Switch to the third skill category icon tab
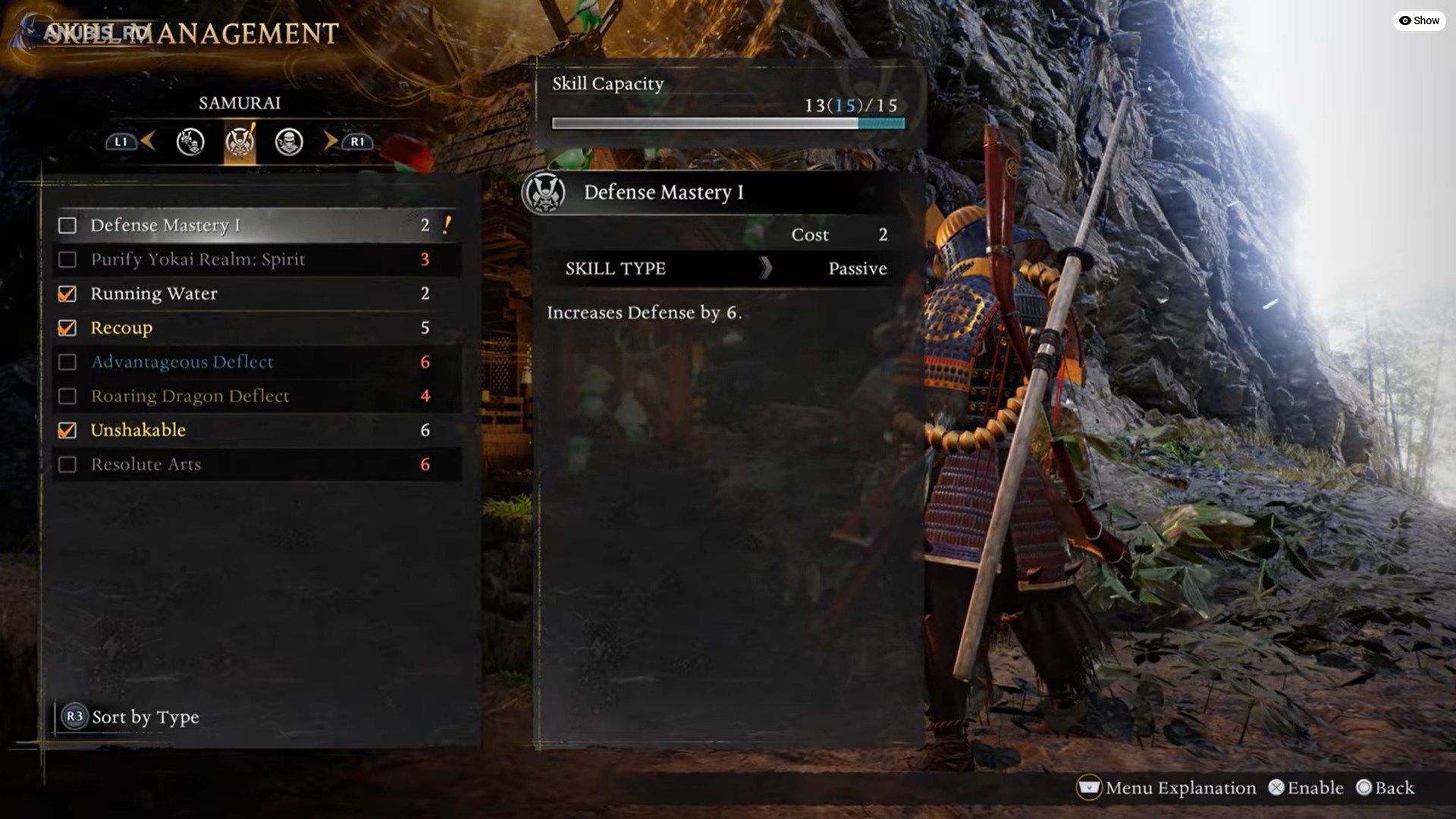This screenshot has height=819, width=1456. click(x=289, y=142)
